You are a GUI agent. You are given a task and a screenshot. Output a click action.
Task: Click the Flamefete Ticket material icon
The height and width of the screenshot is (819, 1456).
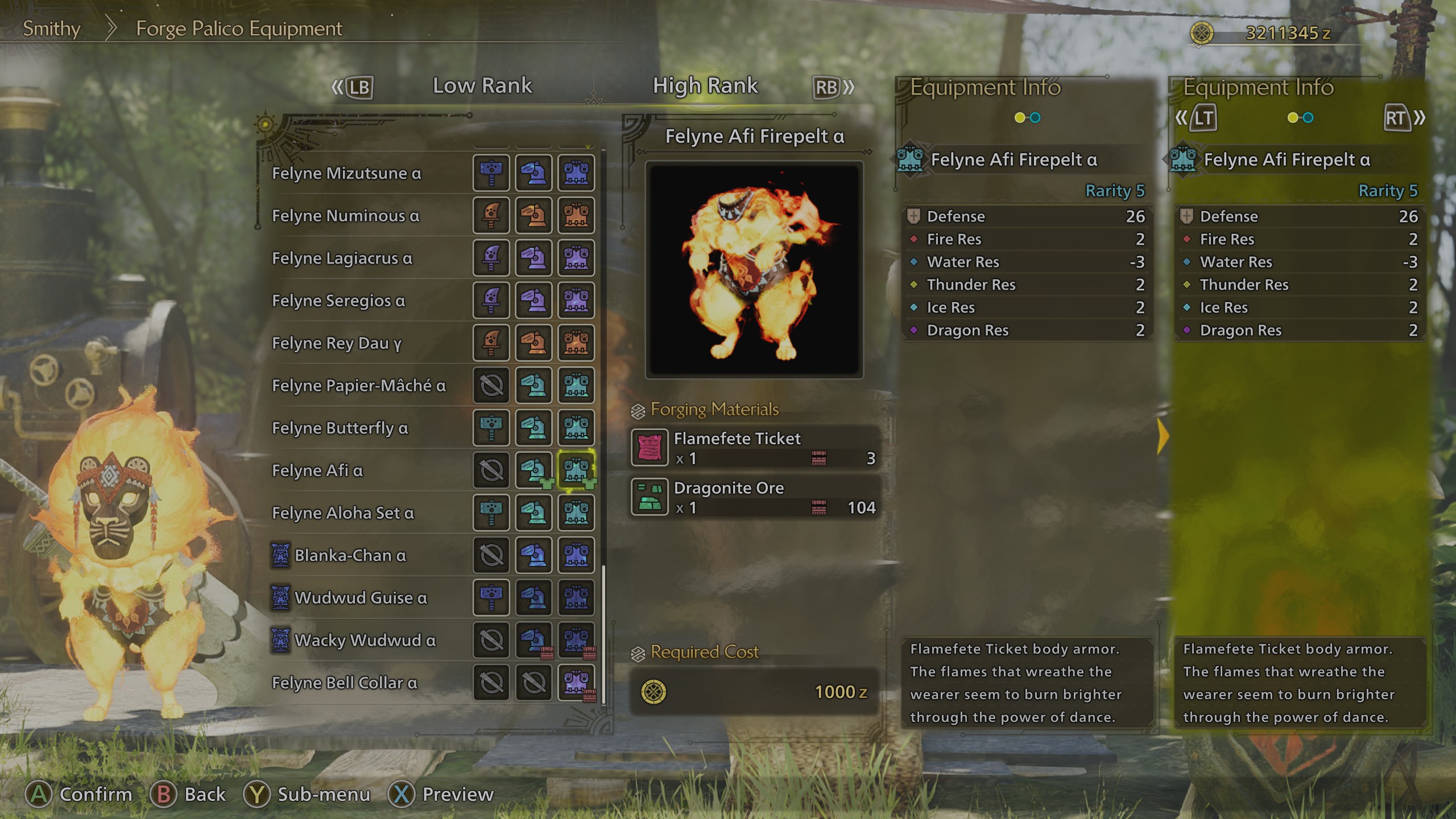650,447
